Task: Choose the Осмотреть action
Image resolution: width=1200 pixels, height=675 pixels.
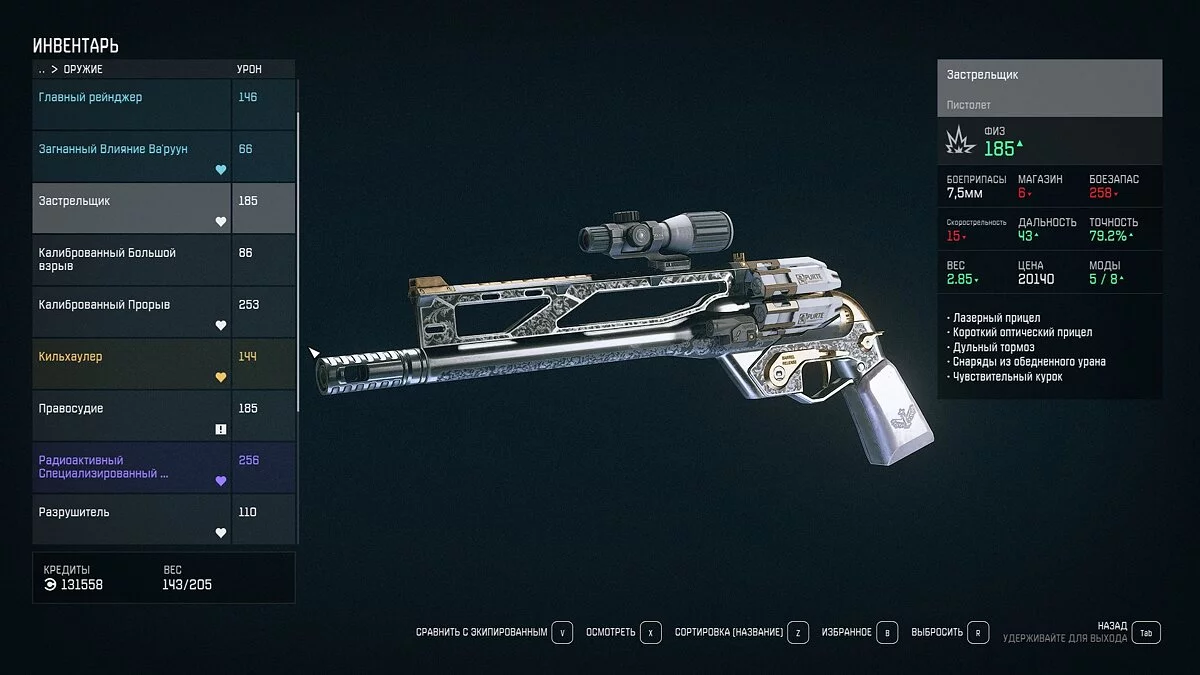Action: pos(623,633)
